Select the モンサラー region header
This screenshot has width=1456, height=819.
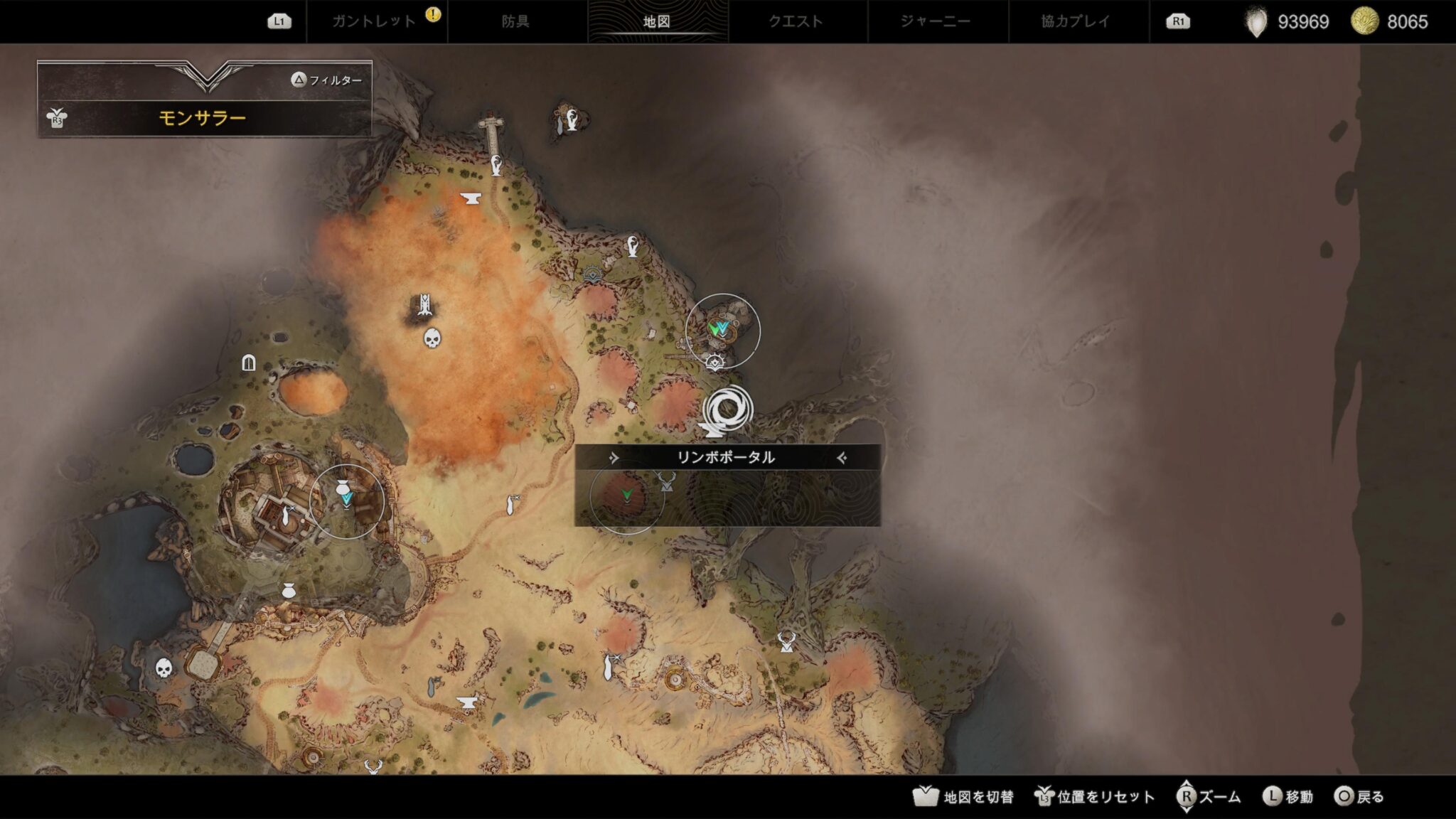203,117
